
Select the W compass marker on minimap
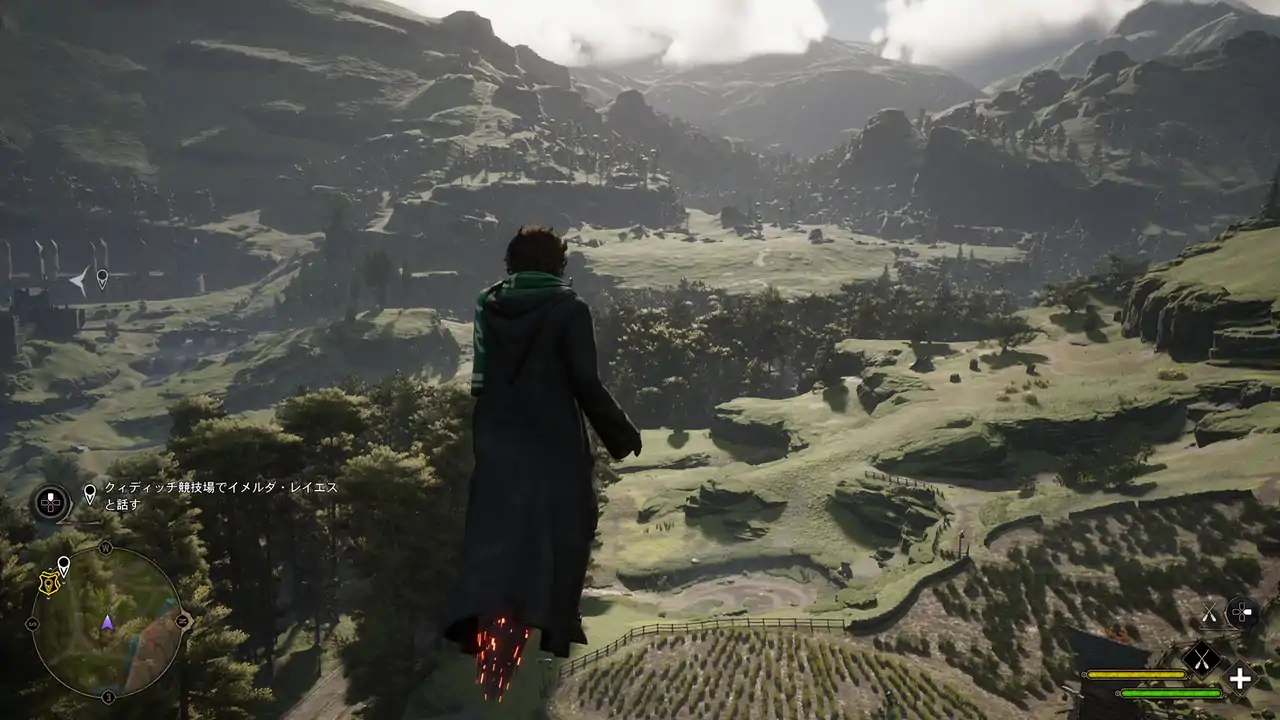point(105,547)
